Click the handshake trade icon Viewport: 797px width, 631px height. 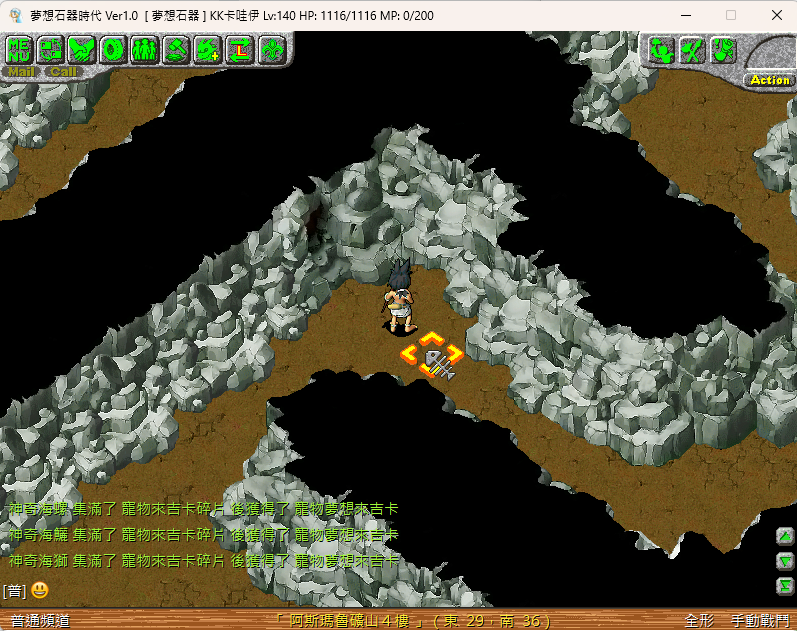coord(83,48)
